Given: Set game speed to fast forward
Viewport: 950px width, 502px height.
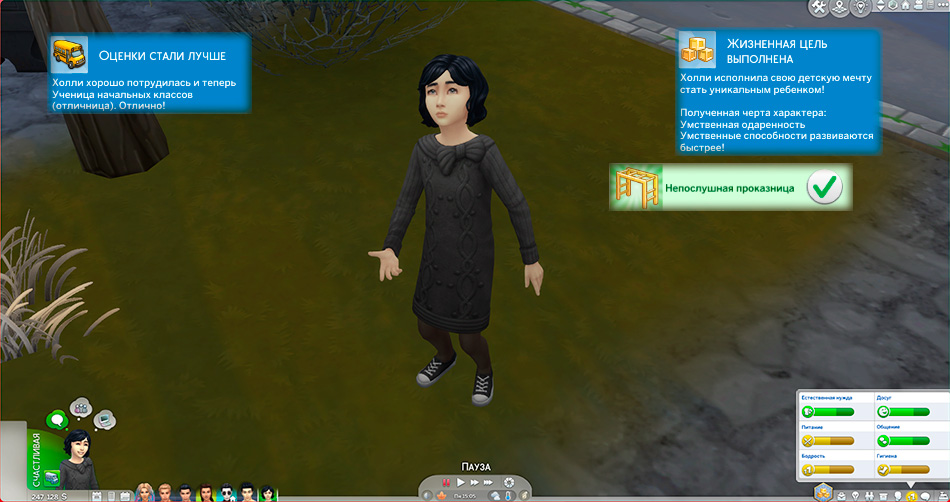Looking at the screenshot, I should tap(474, 483).
